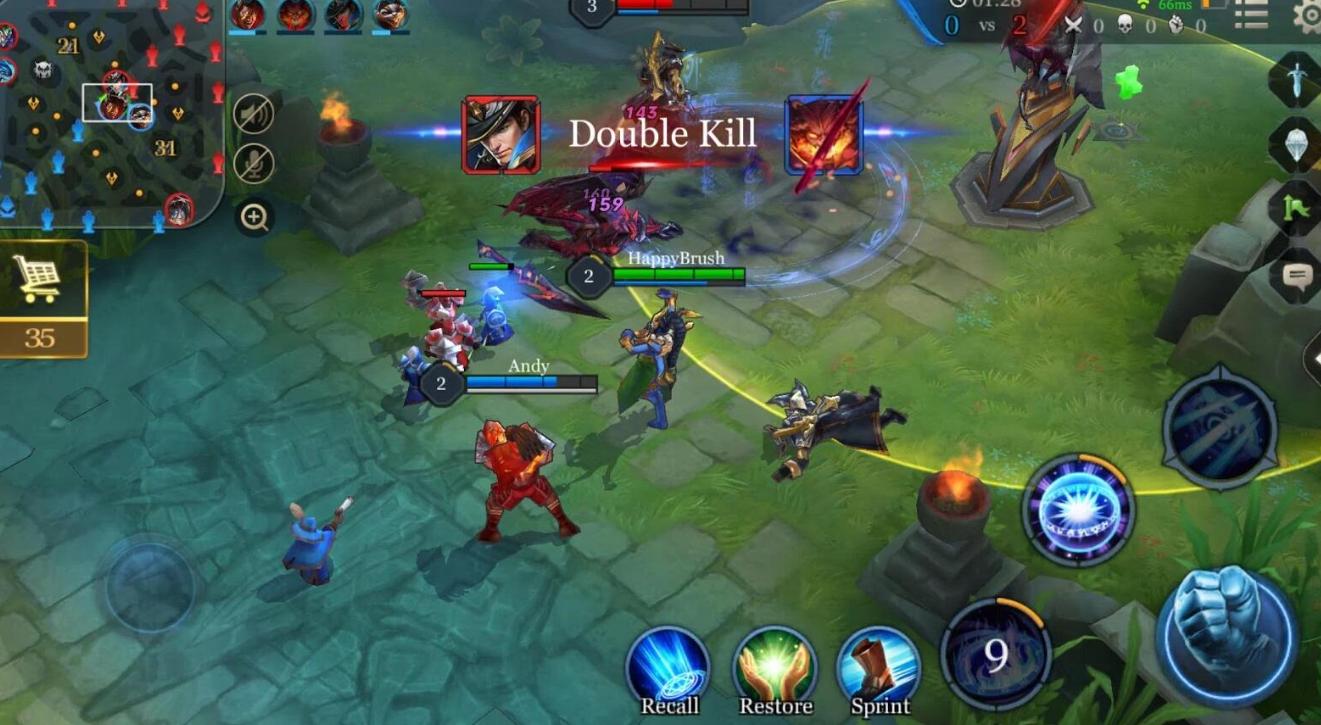Send the green flag gather signal
This screenshot has width=1321, height=725.
point(1297,207)
